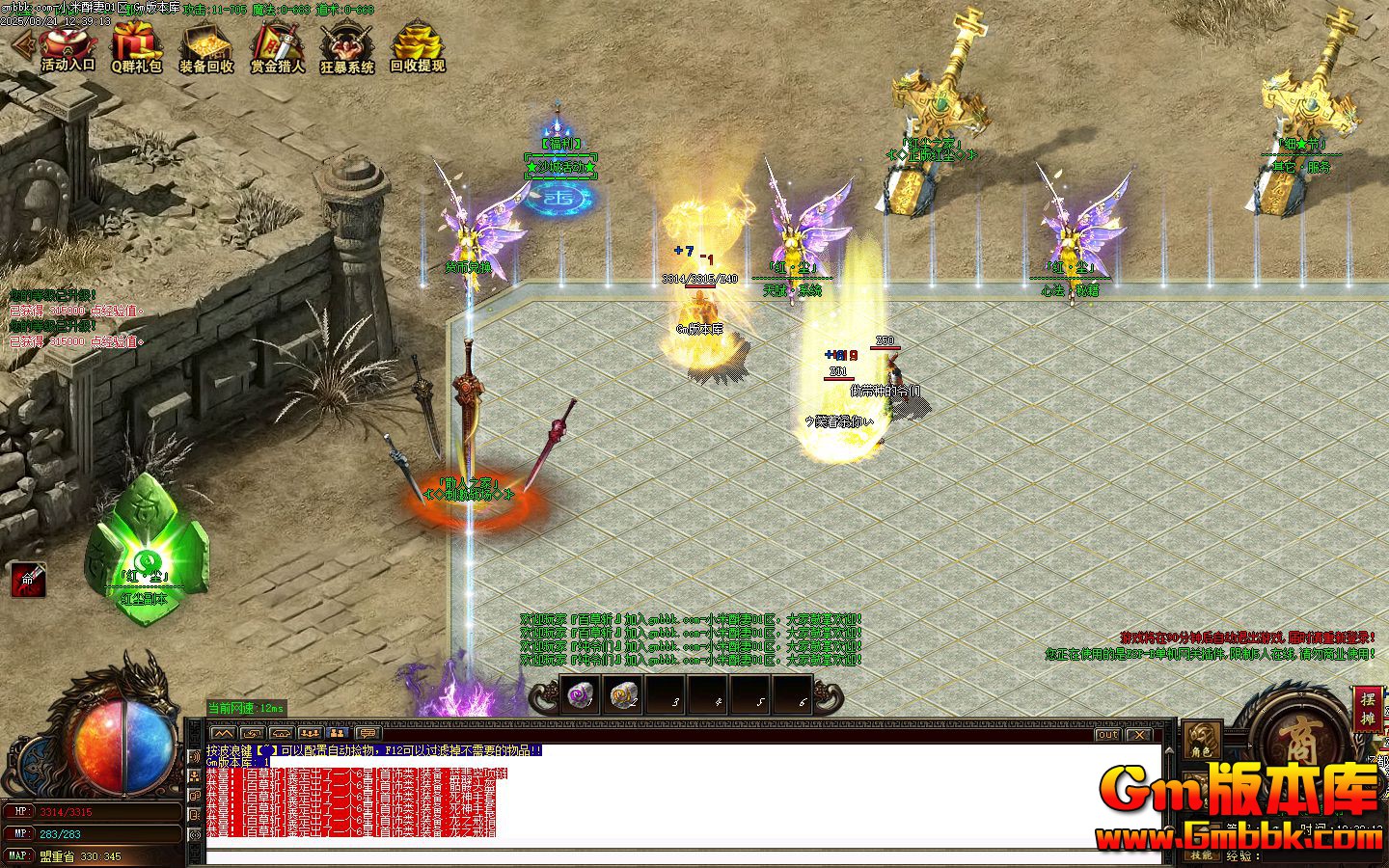Toggle the AP attack mode icon

(x=28, y=580)
